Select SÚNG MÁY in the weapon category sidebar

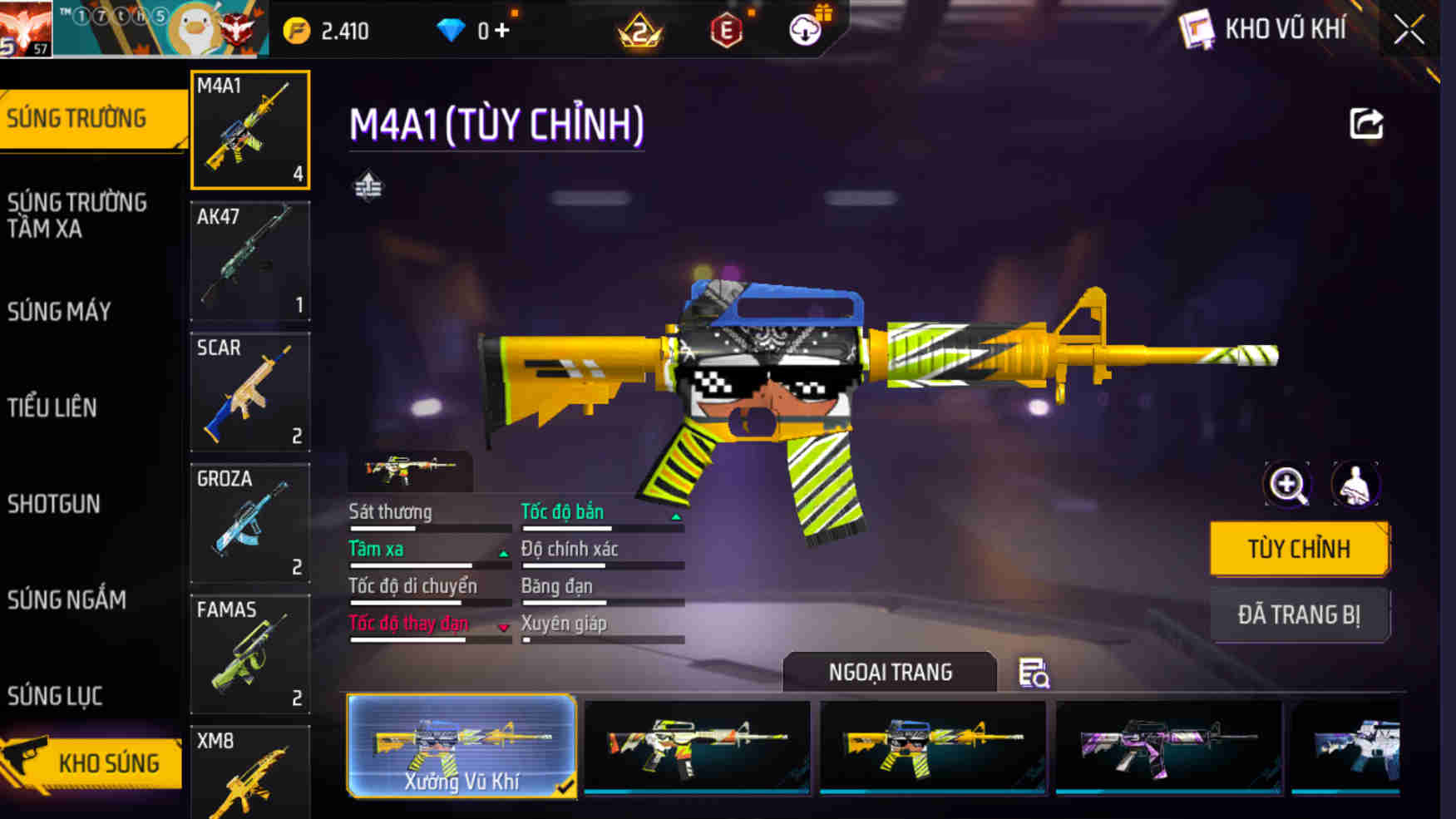point(58,310)
